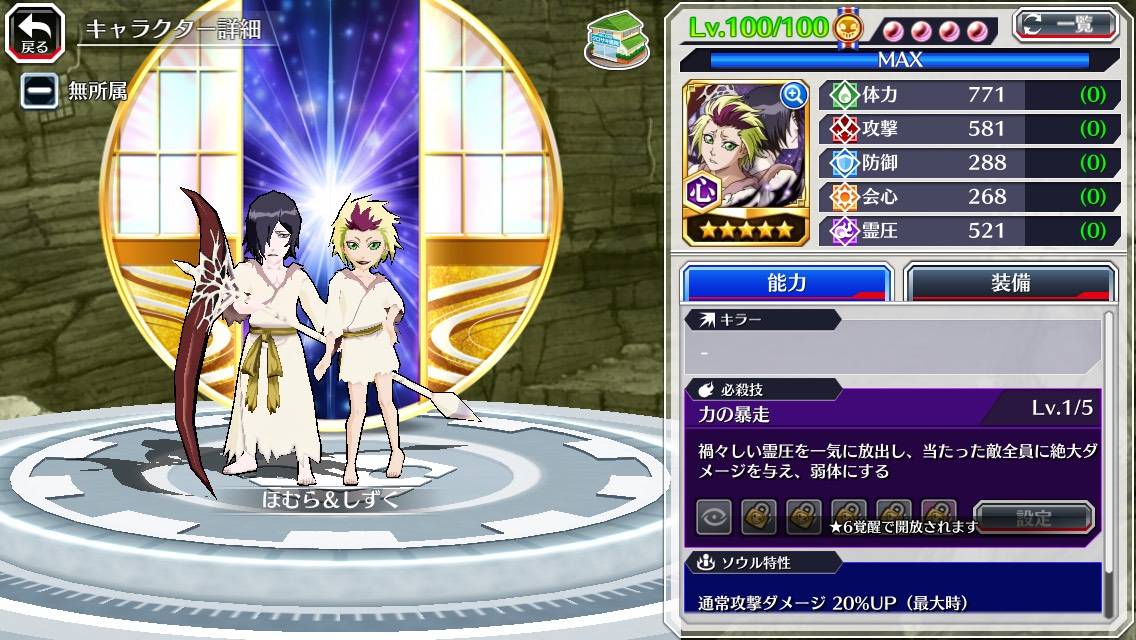Image resolution: width=1136 pixels, height=640 pixels.
Task: Toggle the eye preview icon for 必殺技
Action: pos(714,517)
